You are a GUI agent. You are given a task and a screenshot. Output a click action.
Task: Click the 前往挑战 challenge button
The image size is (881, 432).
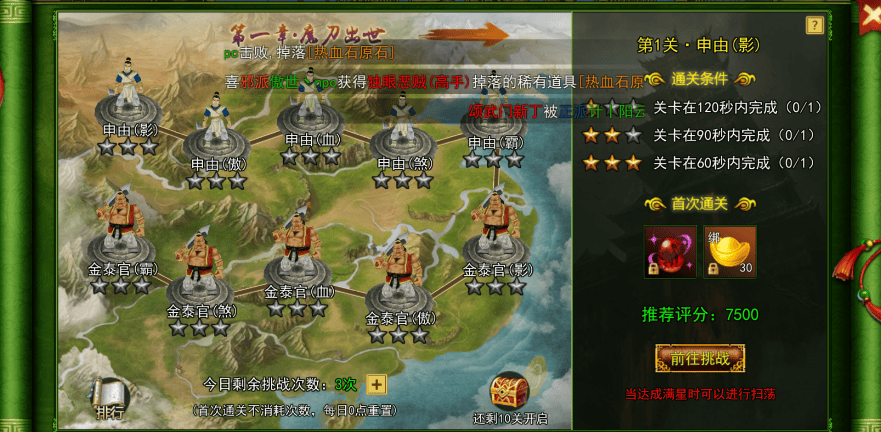click(700, 358)
